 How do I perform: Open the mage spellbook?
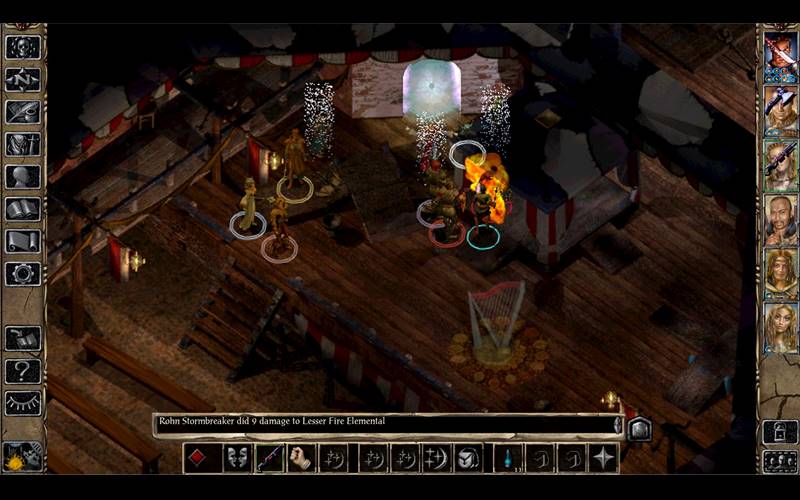(x=22, y=209)
